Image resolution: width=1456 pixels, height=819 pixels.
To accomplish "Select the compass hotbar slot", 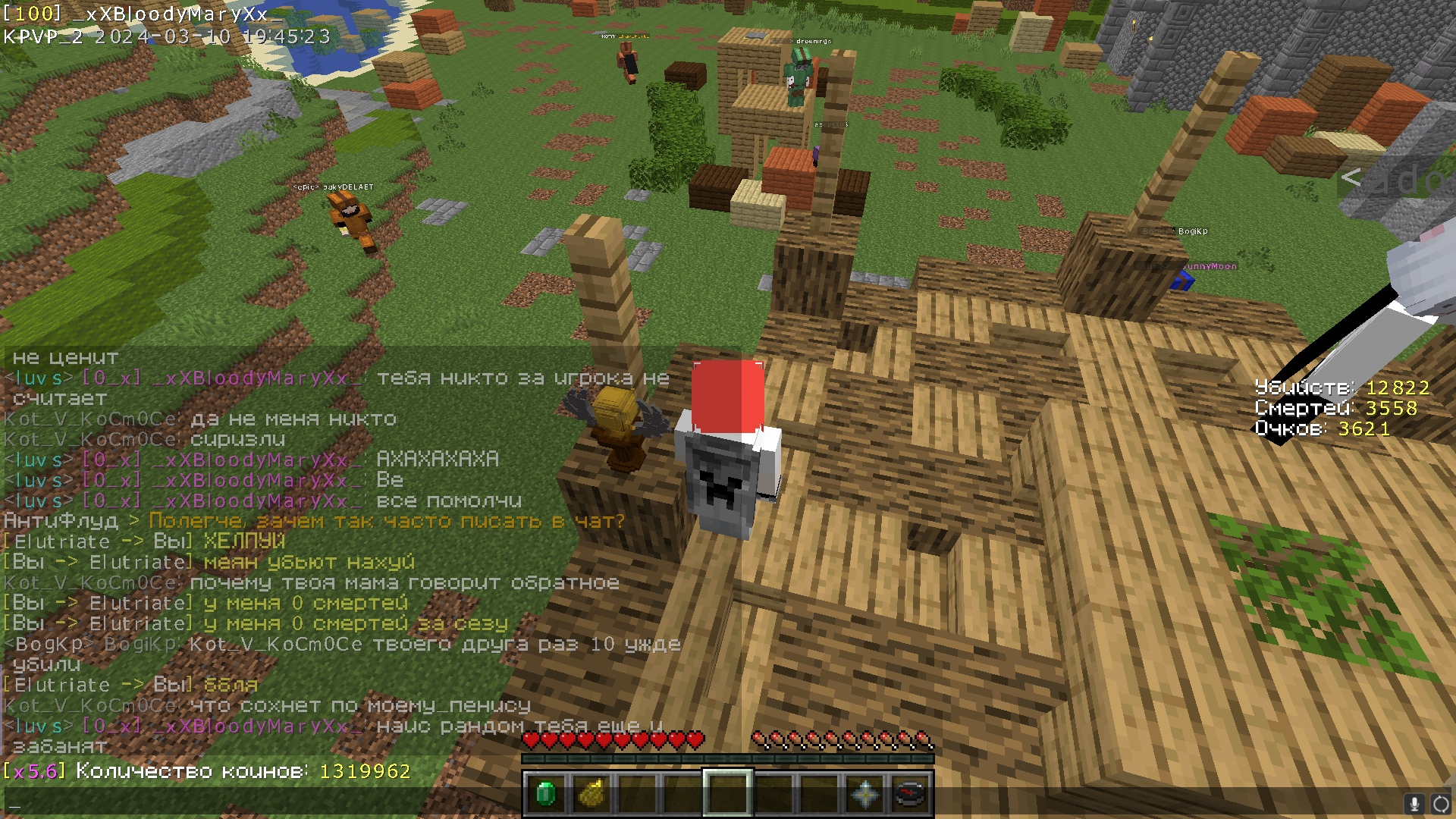I will (x=910, y=794).
